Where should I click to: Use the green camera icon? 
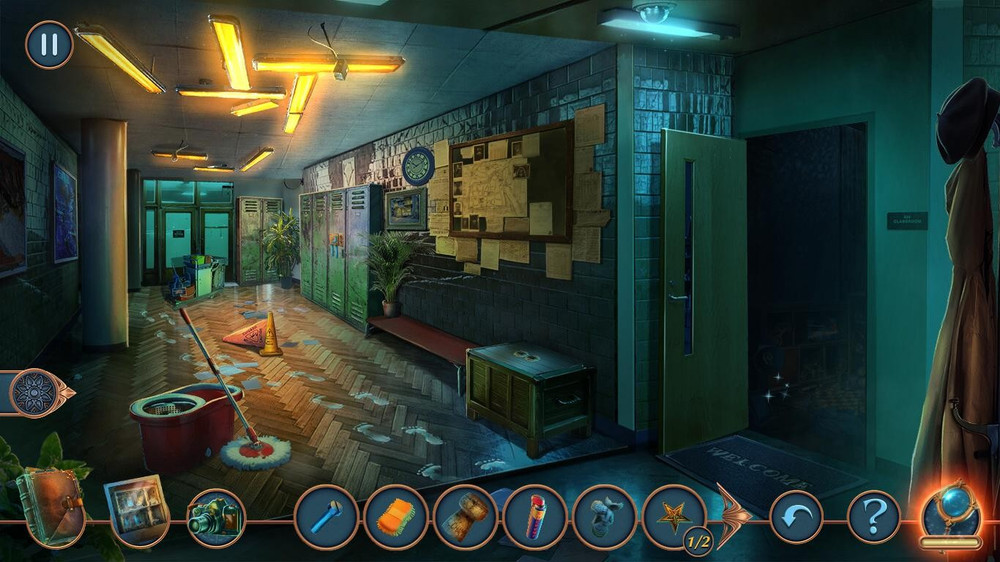click(x=215, y=517)
